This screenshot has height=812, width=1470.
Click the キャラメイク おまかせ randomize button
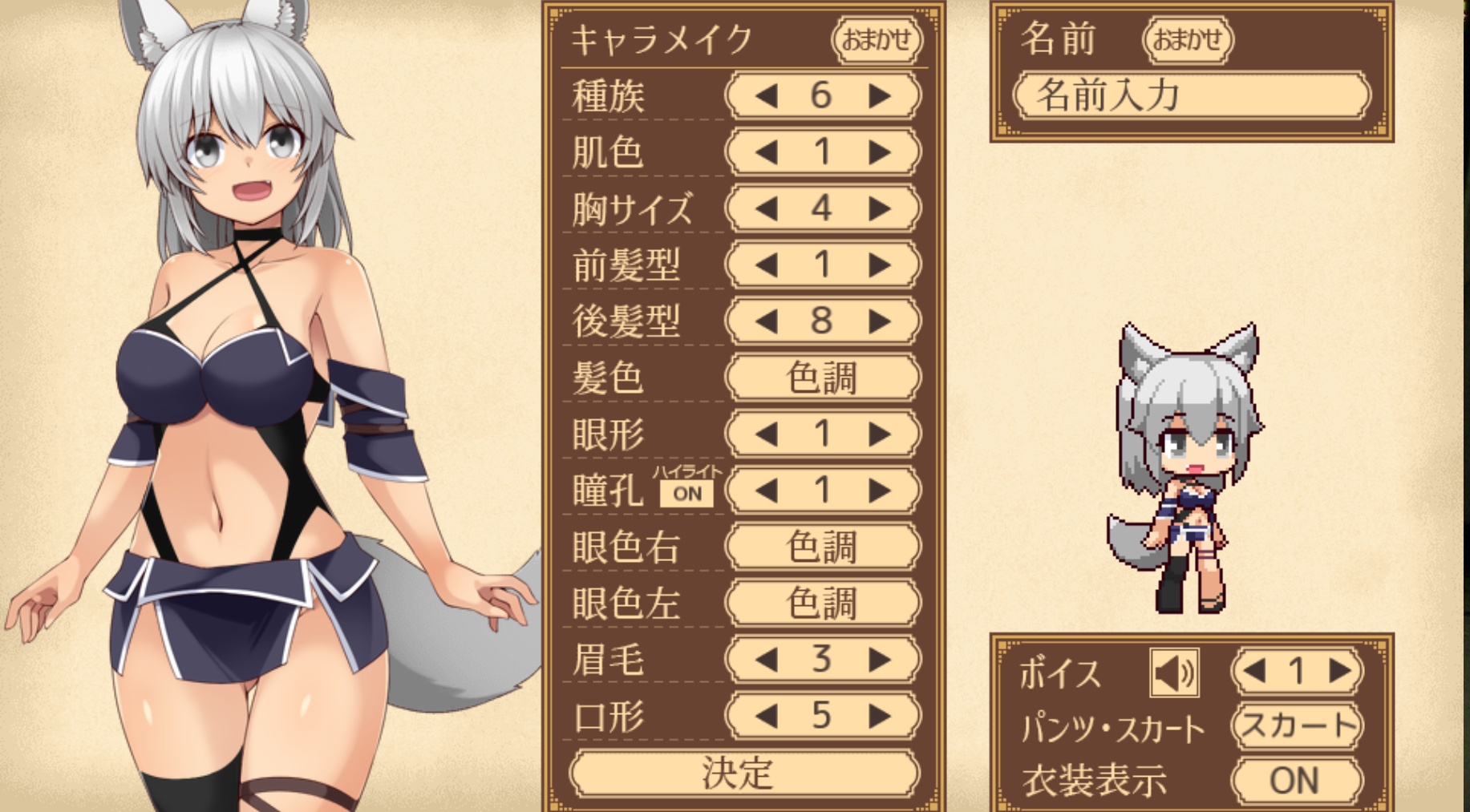coord(877,39)
